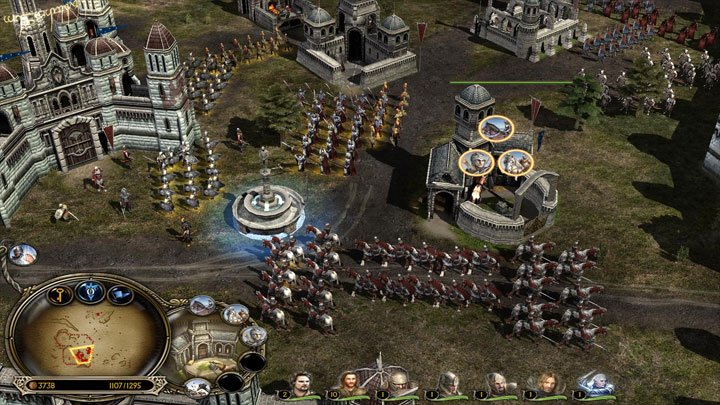Choose the cavalry horses option over the stables
The width and height of the screenshot is (720, 405).
[516, 162]
